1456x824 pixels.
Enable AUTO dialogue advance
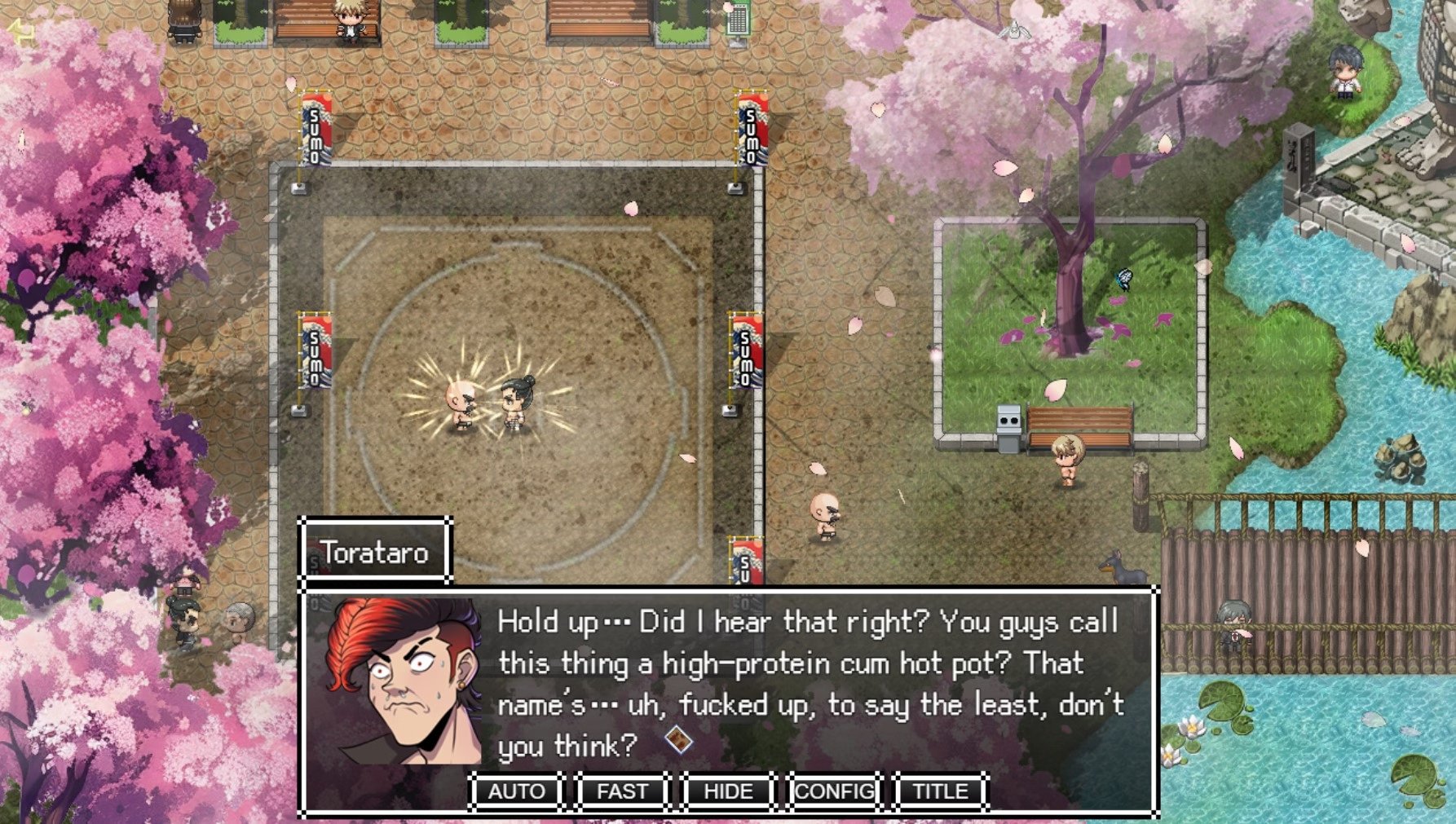pyautogui.click(x=516, y=791)
